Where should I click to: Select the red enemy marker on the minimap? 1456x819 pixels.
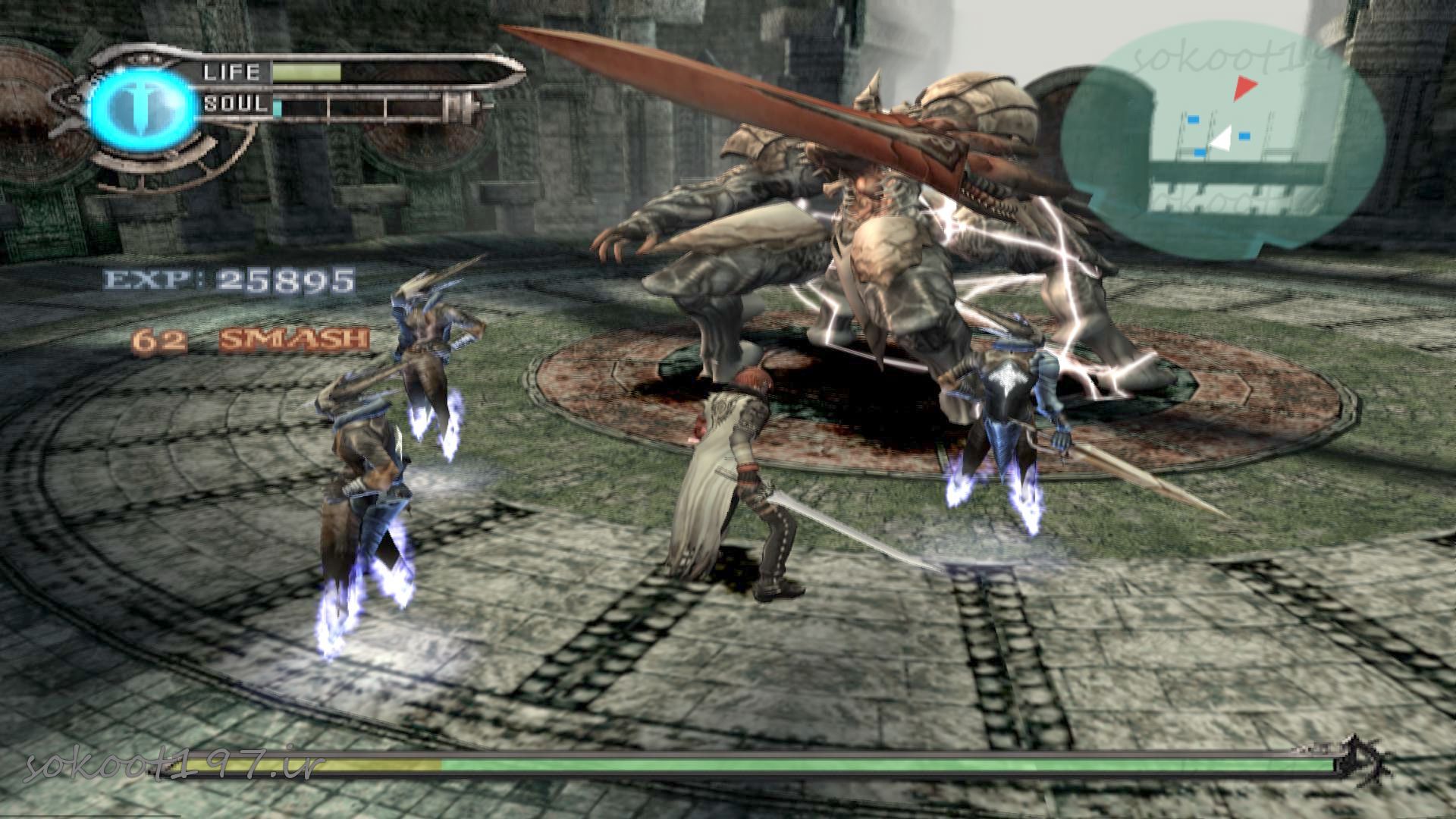click(1244, 87)
